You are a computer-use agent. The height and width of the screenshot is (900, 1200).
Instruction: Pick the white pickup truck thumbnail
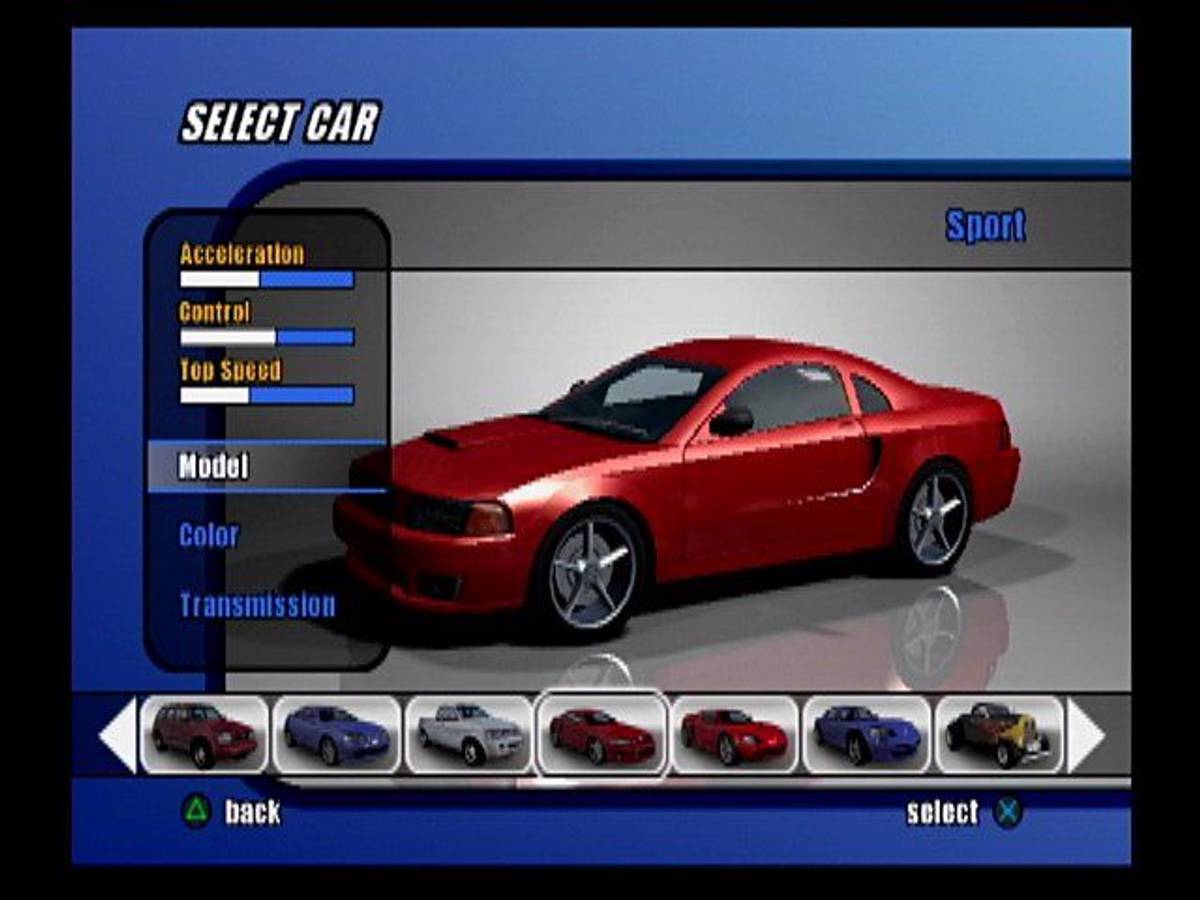pos(469,735)
